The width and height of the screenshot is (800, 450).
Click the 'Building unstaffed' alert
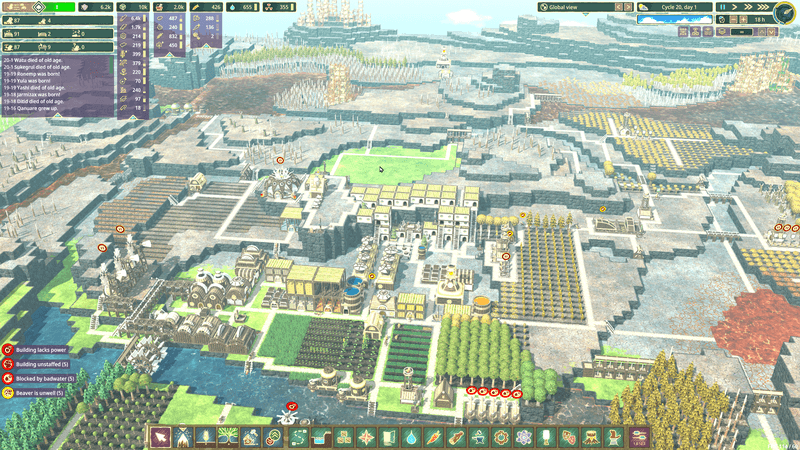click(40, 365)
